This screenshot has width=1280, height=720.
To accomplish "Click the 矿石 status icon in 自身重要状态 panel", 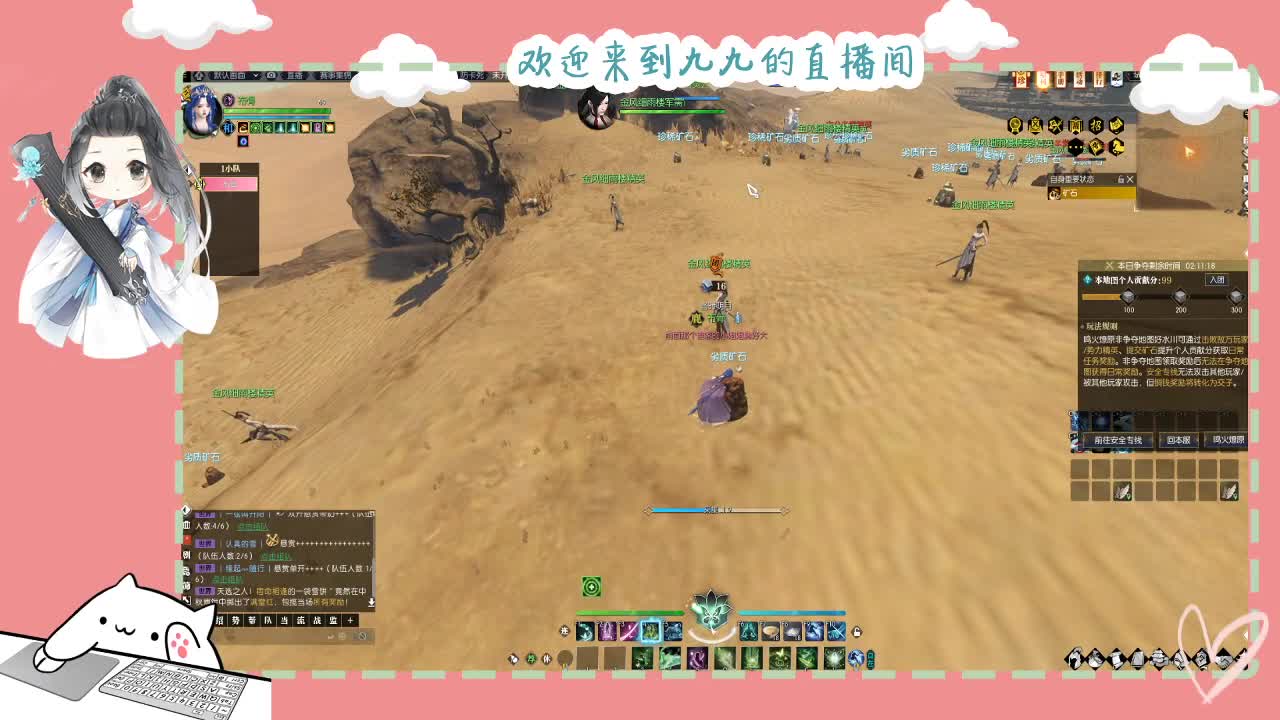I will 1056,193.
